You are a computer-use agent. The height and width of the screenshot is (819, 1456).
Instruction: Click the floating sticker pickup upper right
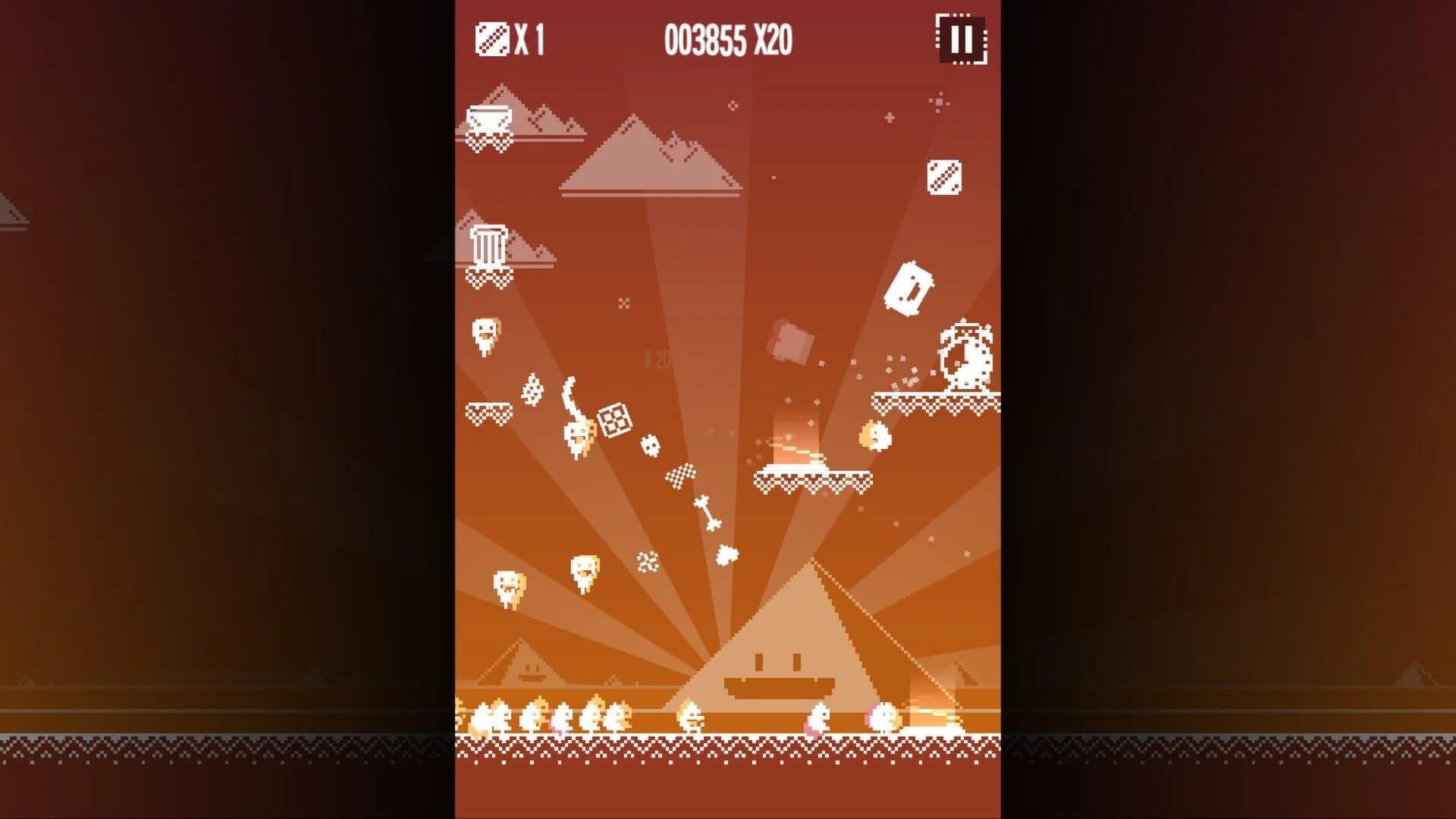[x=945, y=176]
